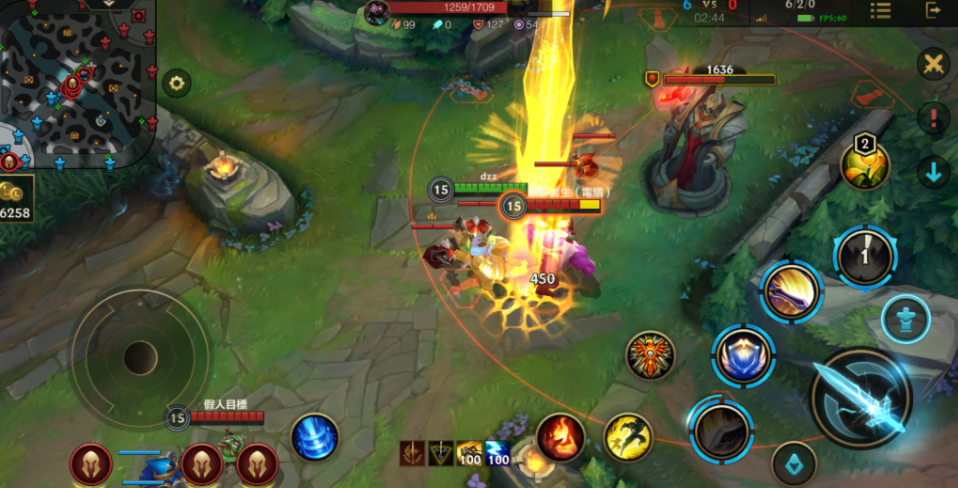Open the gear settings button

point(177,84)
